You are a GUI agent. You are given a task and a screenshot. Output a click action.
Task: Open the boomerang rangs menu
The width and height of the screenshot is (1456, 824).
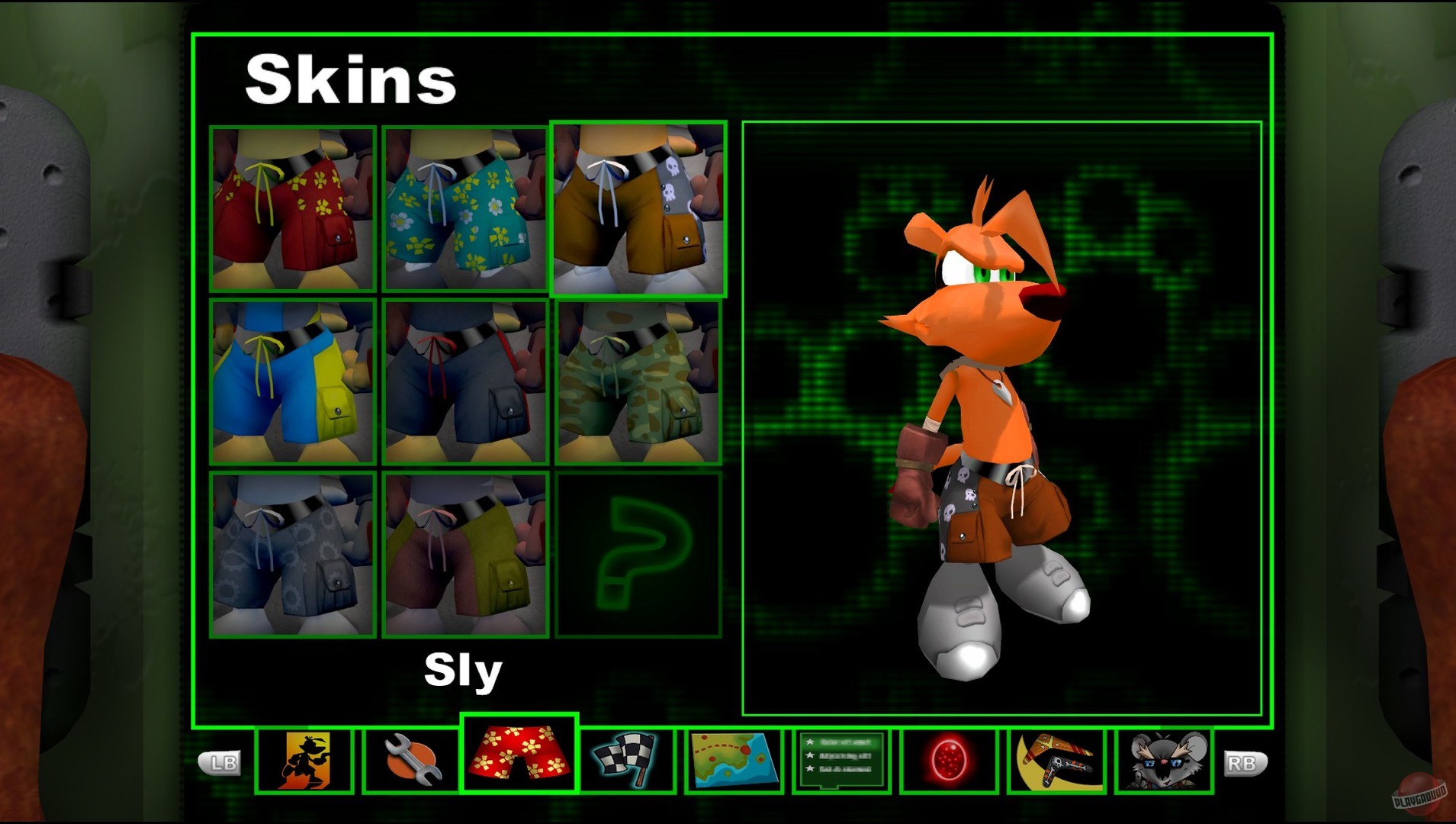point(1057,763)
